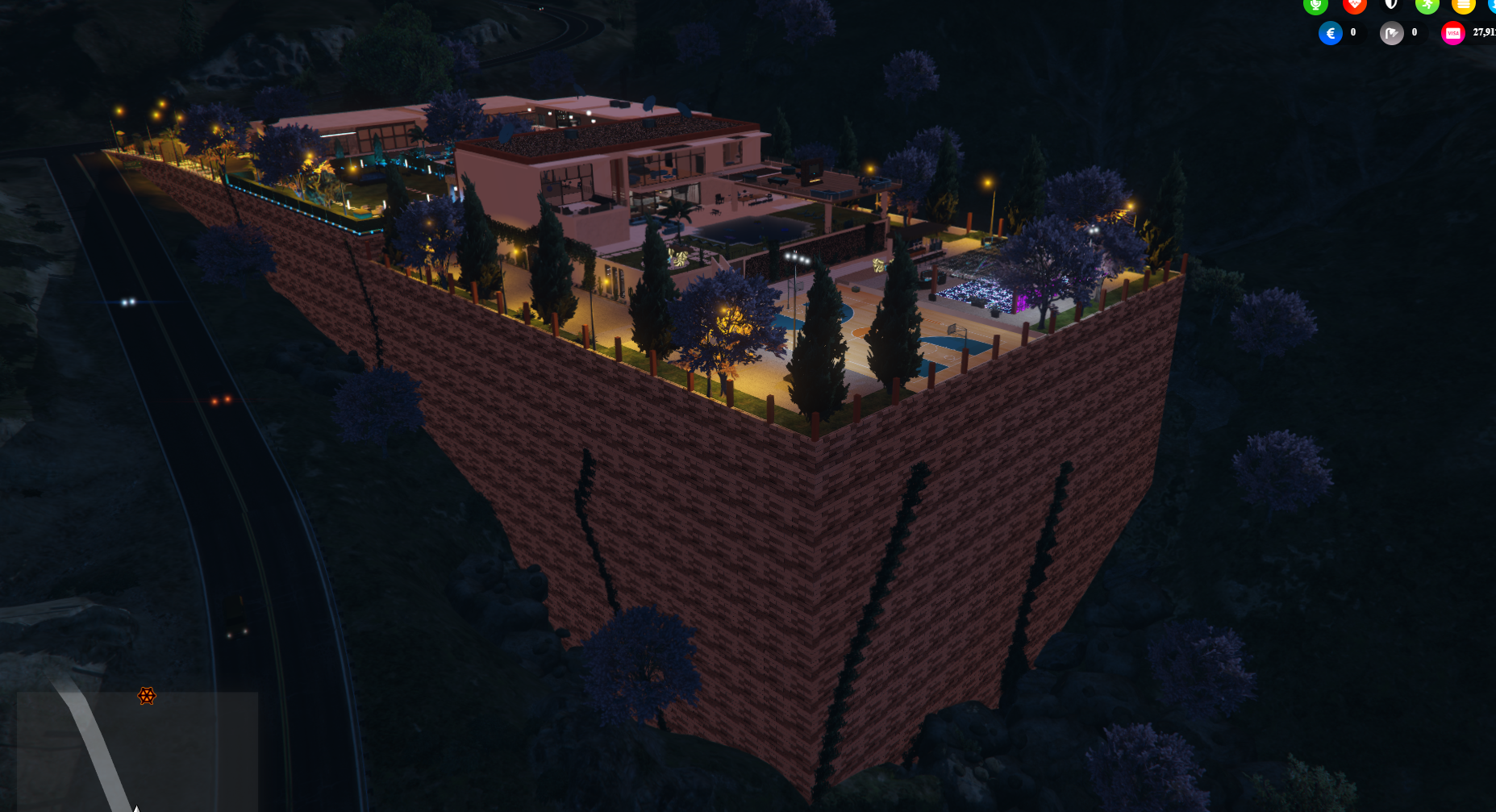1496x812 pixels.
Task: Click the green microphone voice icon
Action: (x=1315, y=5)
